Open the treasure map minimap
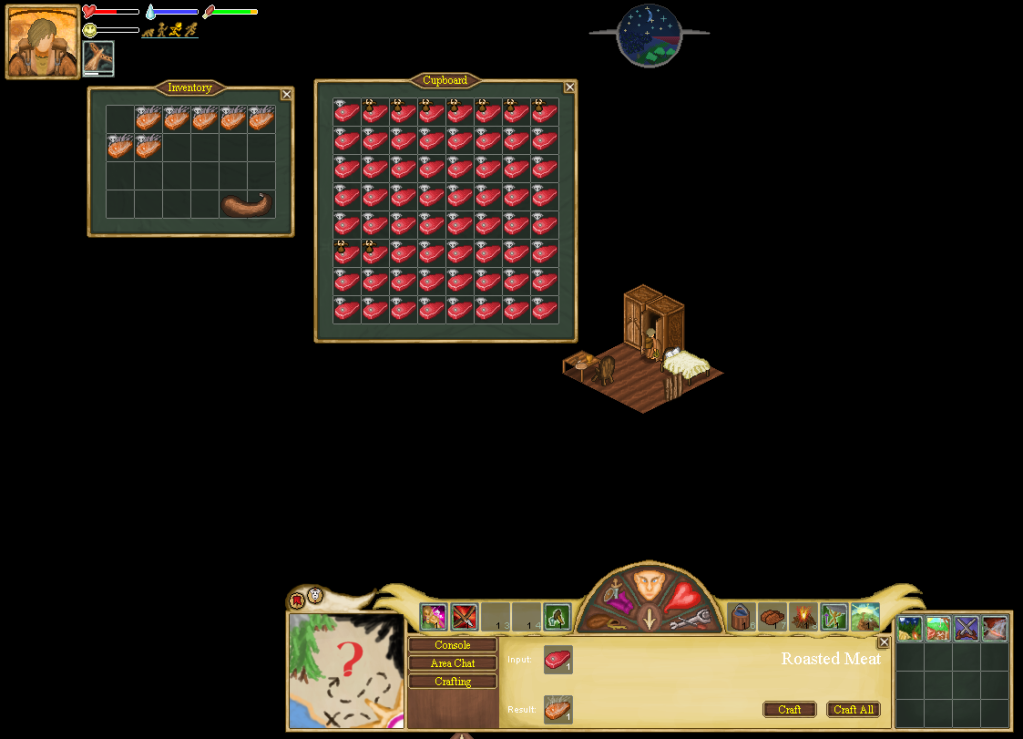The height and width of the screenshot is (739, 1023). [x=345, y=670]
